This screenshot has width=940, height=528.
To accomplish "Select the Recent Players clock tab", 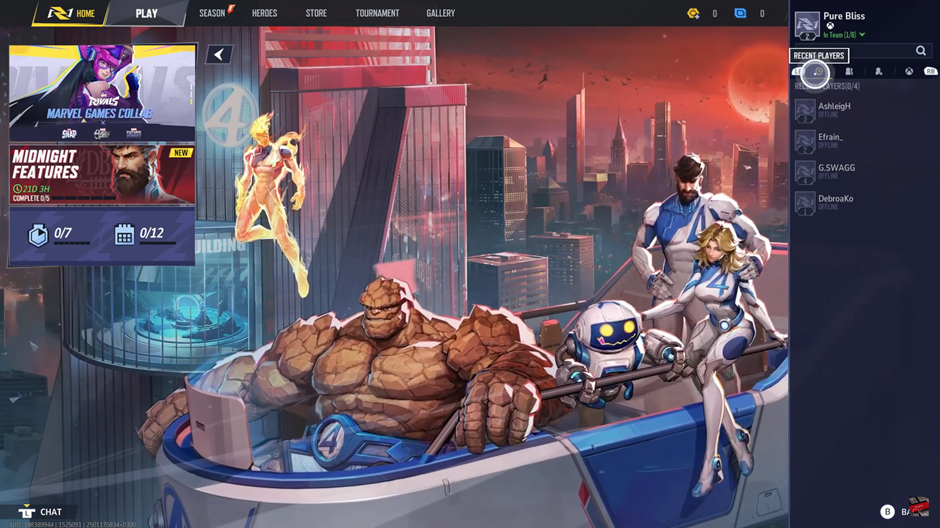I will point(817,72).
